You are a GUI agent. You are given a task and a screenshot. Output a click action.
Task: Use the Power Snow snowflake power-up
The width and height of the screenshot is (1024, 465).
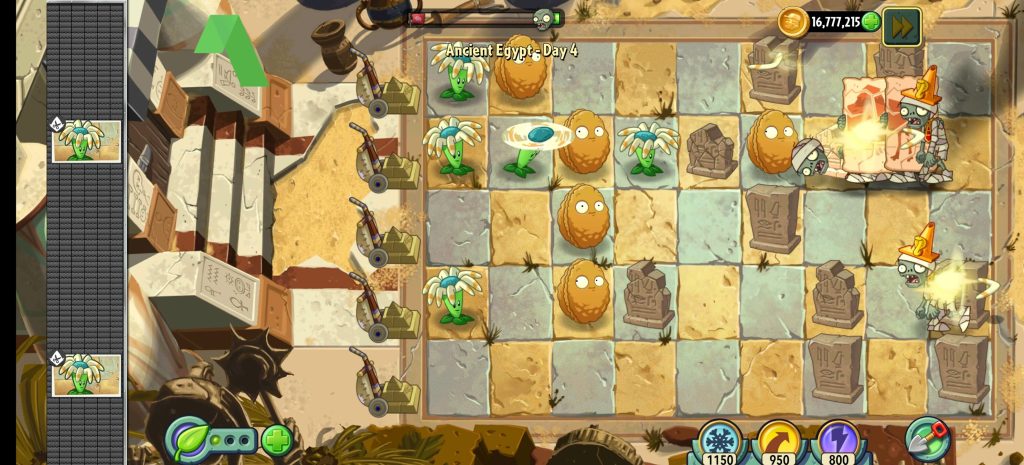pyautogui.click(x=719, y=440)
